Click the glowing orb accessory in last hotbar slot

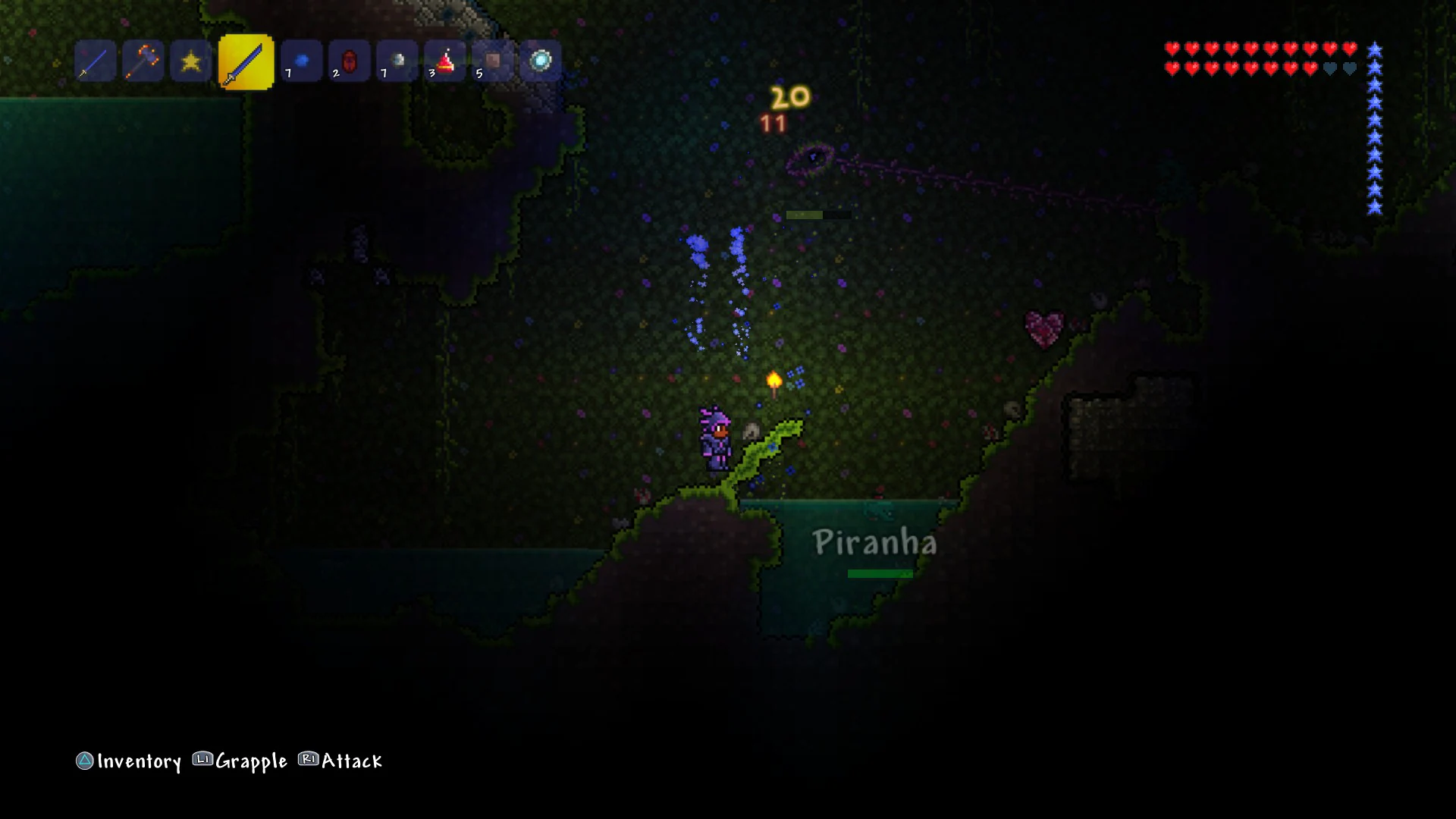pos(541,61)
